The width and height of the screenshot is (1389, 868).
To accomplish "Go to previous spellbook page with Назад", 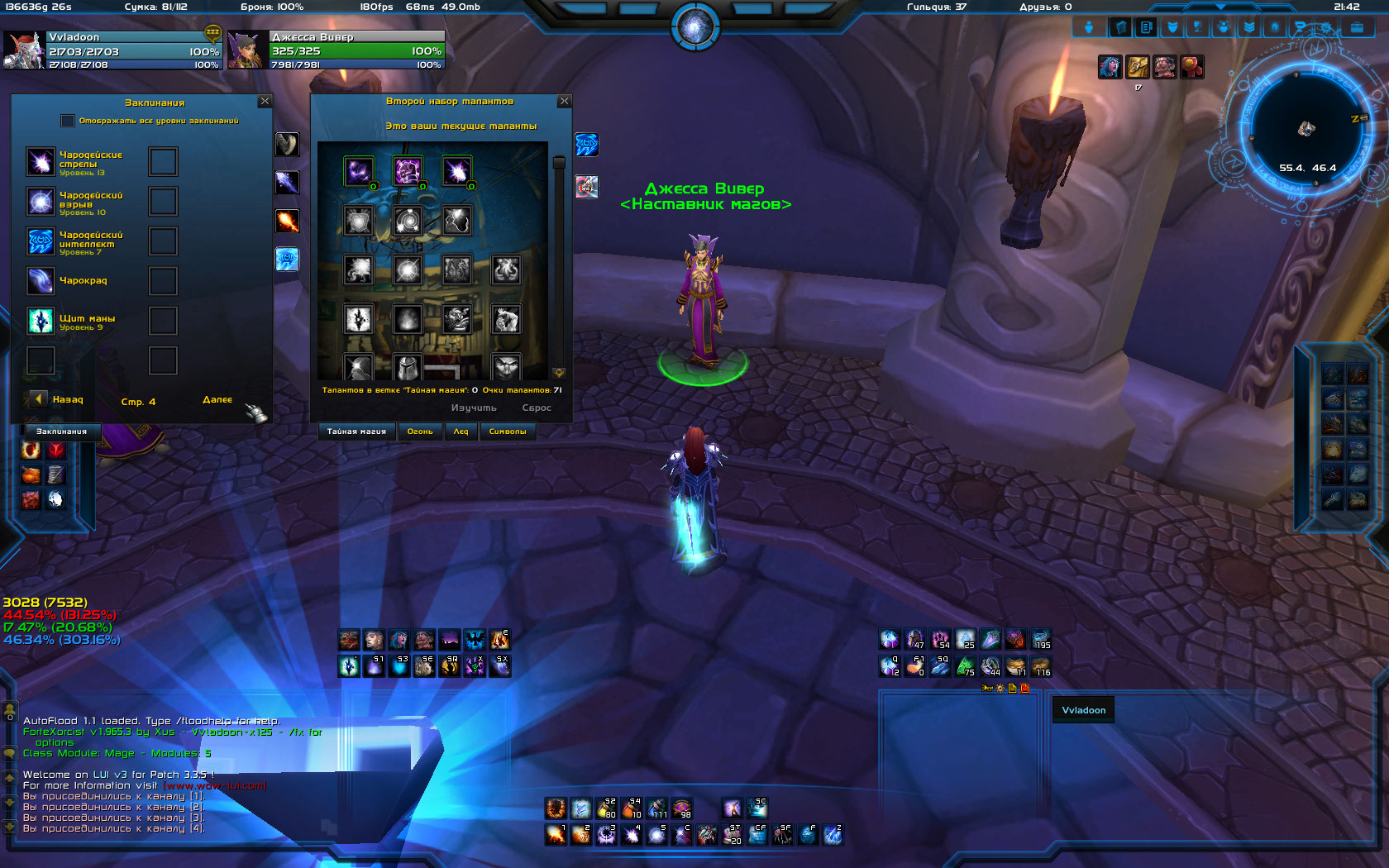I will tap(39, 399).
